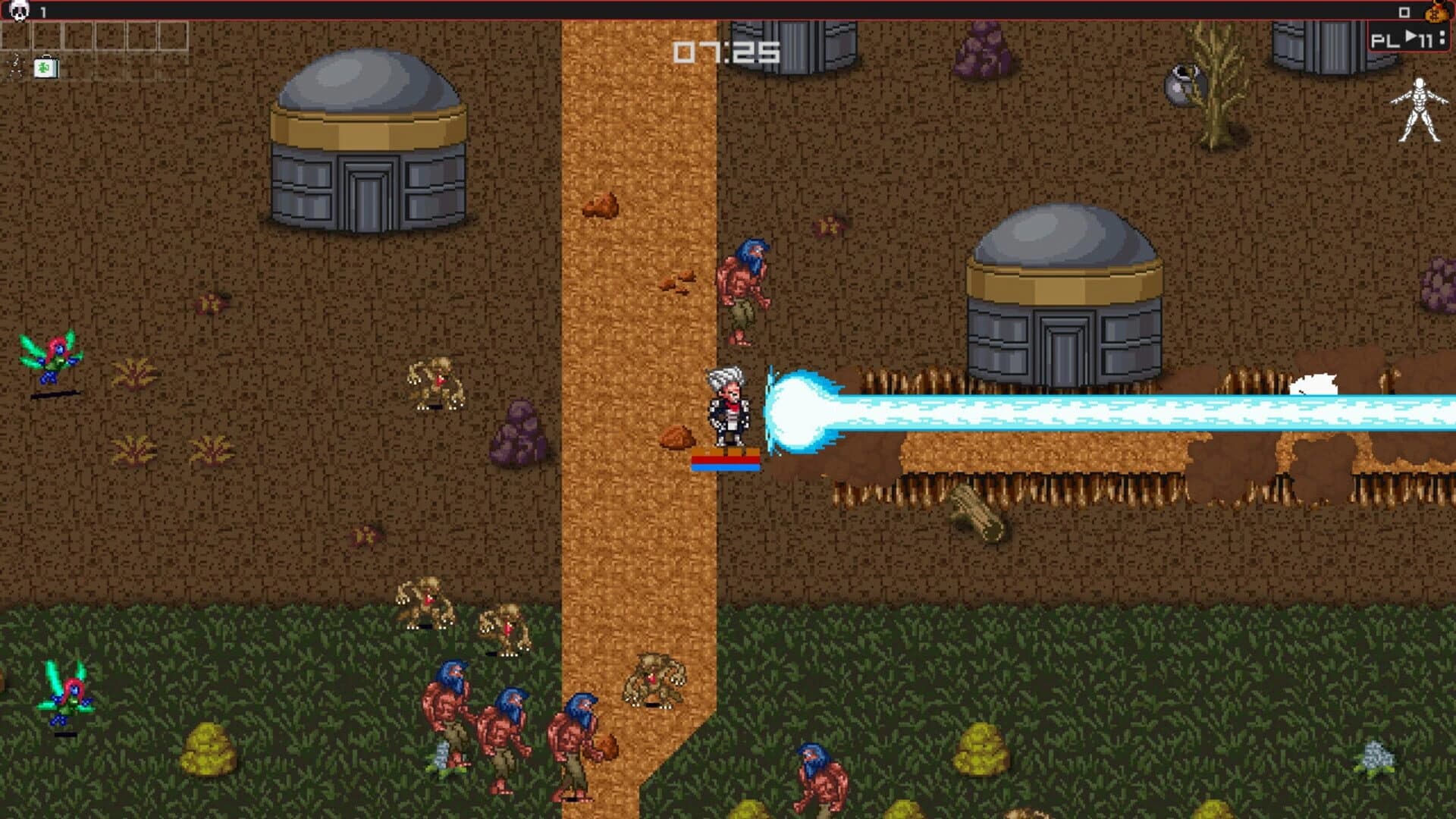Click the skull kill counter icon

(x=18, y=11)
